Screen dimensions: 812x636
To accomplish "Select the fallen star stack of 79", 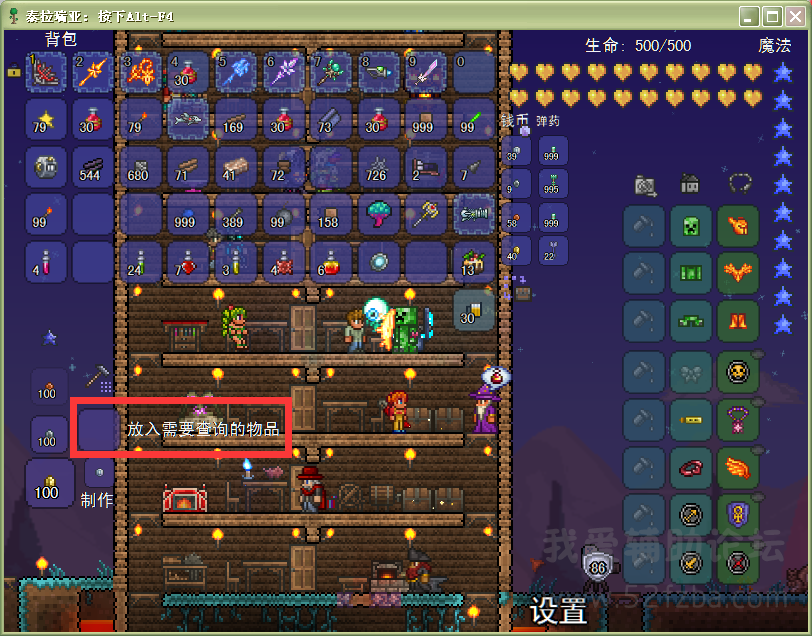I will pyautogui.click(x=46, y=118).
